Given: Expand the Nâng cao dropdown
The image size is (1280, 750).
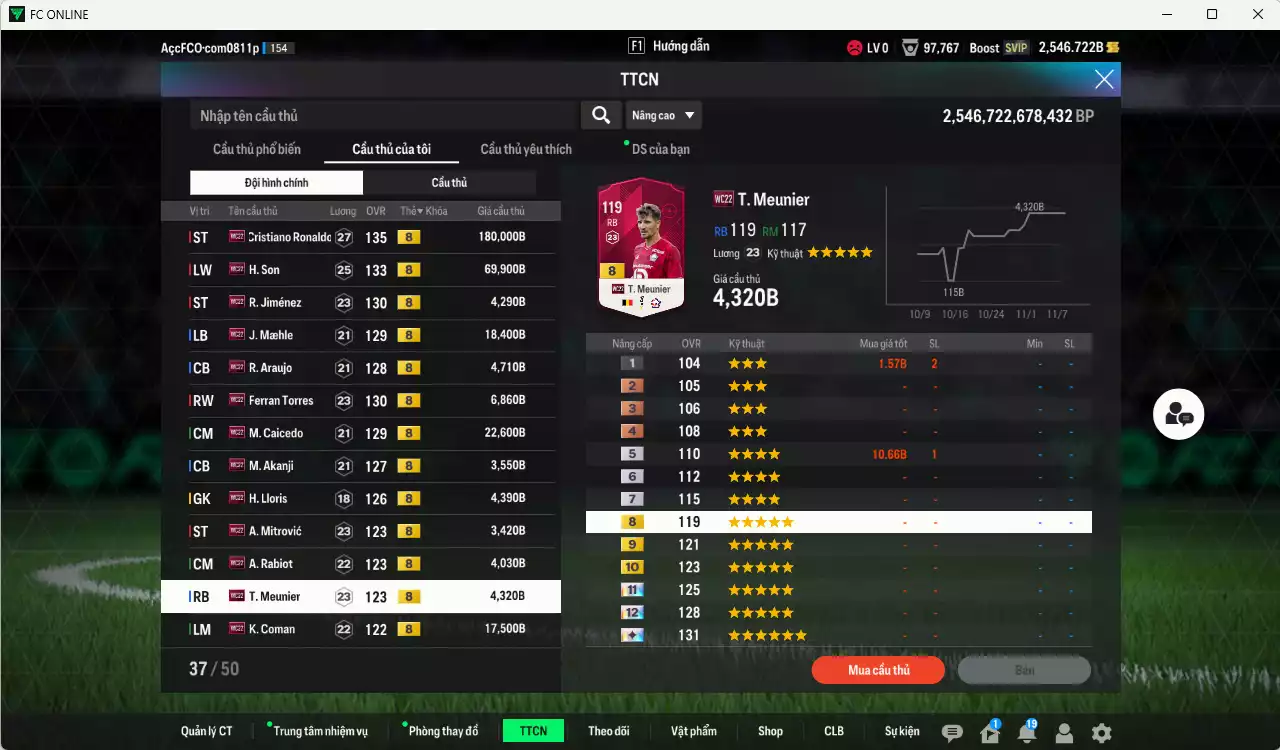Looking at the screenshot, I should click(x=663, y=115).
